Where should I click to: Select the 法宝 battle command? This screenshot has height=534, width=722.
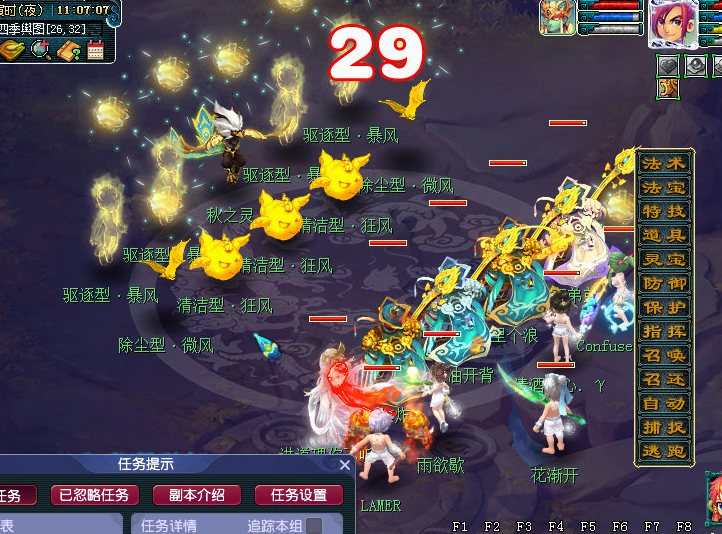click(x=664, y=187)
